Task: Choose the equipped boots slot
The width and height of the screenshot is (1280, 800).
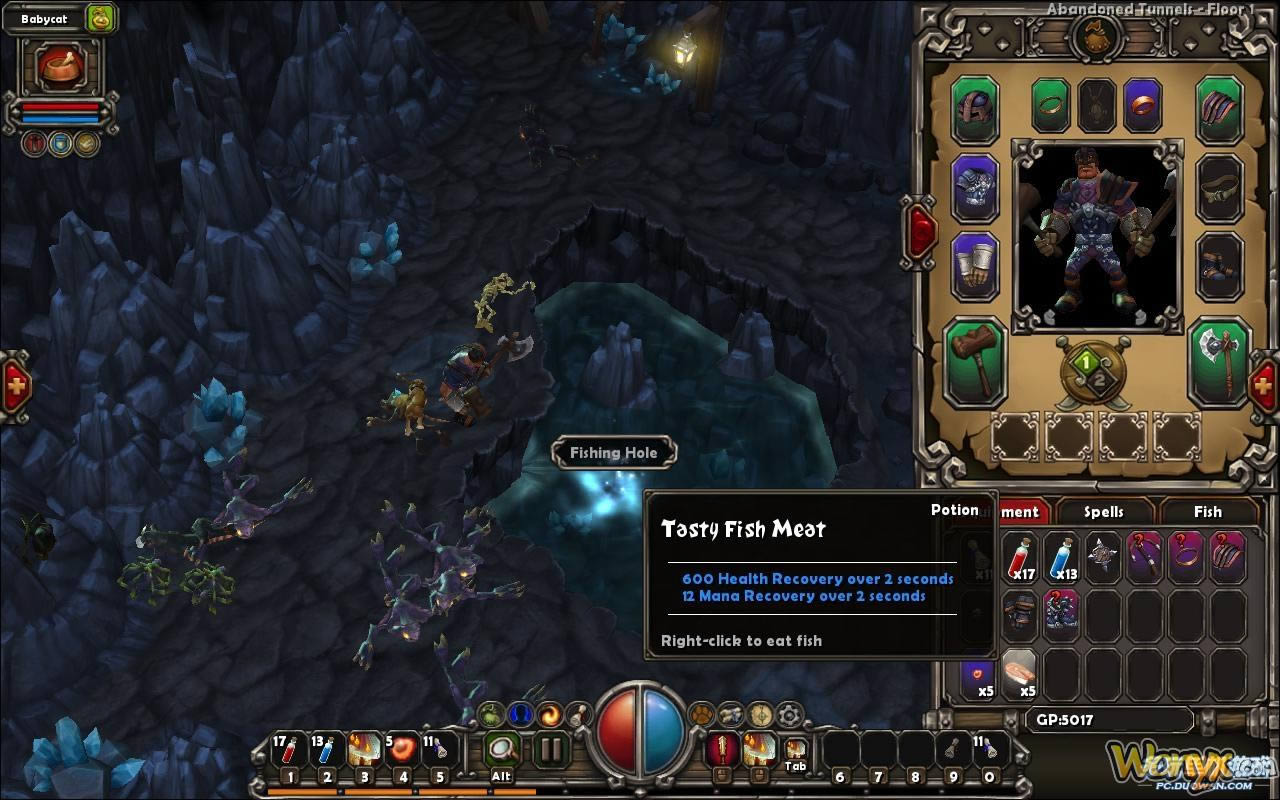Action: pos(1219,266)
